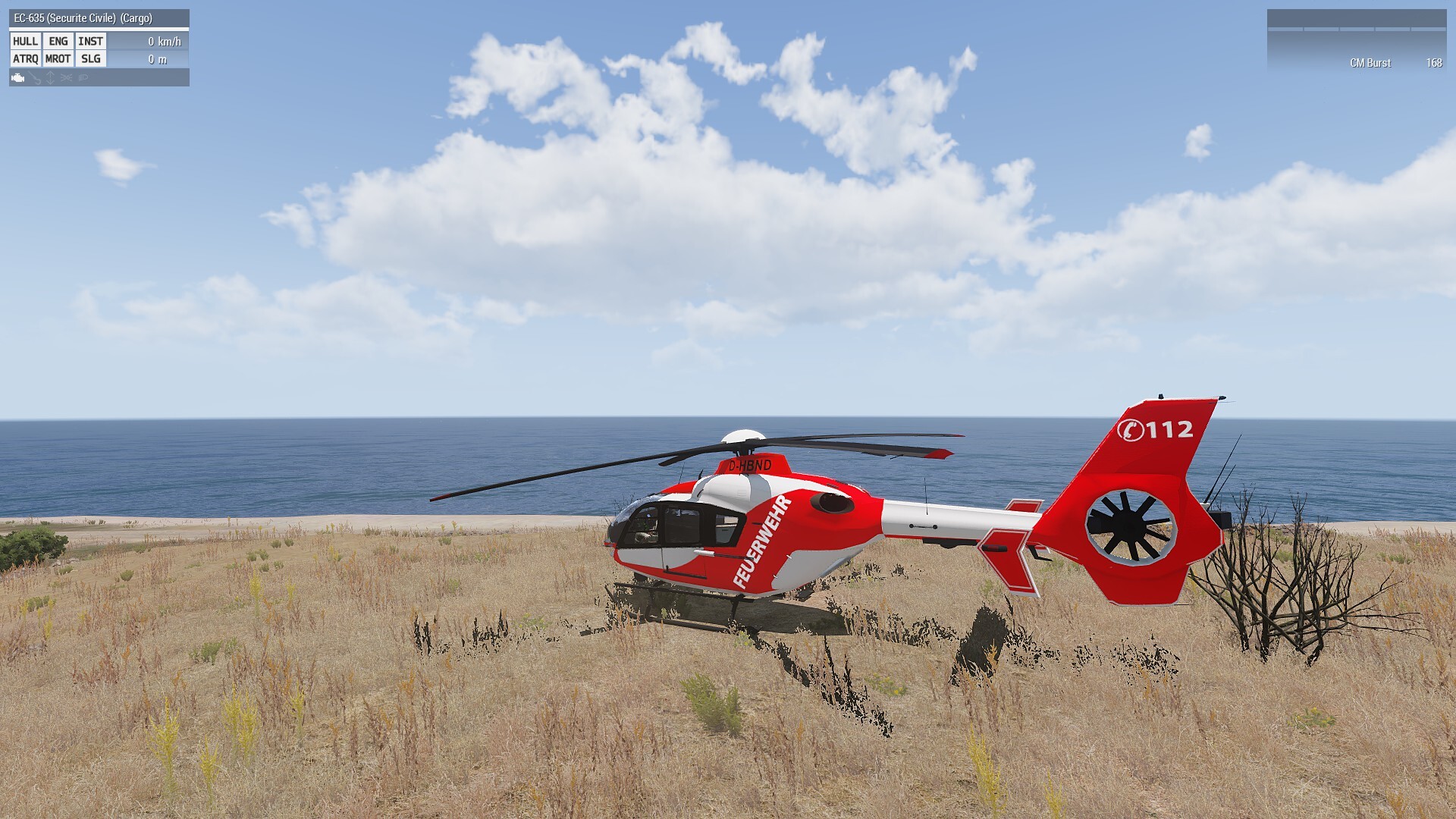Select the dimmed headlight icon
The width and height of the screenshot is (1456, 819).
click(83, 77)
